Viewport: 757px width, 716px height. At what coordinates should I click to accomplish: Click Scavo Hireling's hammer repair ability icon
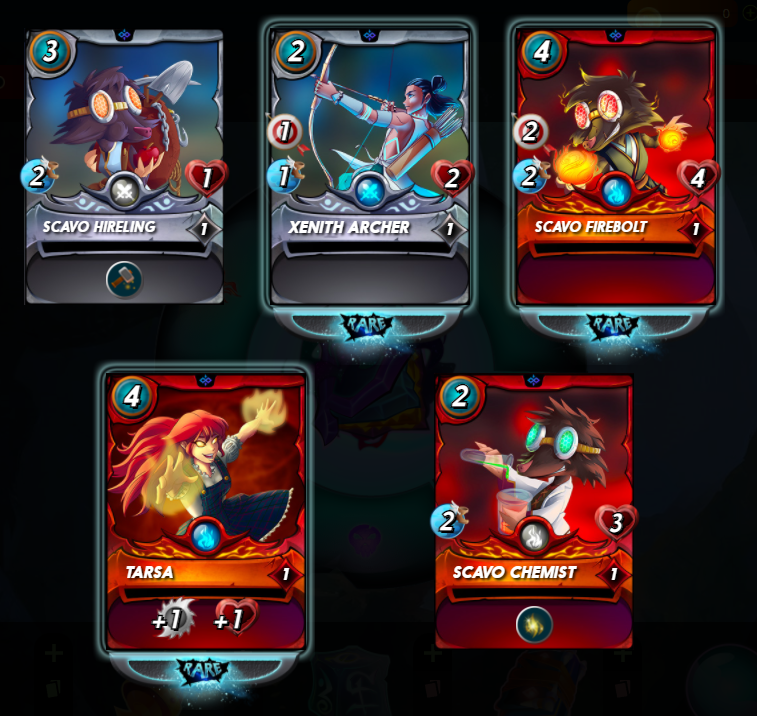124,279
